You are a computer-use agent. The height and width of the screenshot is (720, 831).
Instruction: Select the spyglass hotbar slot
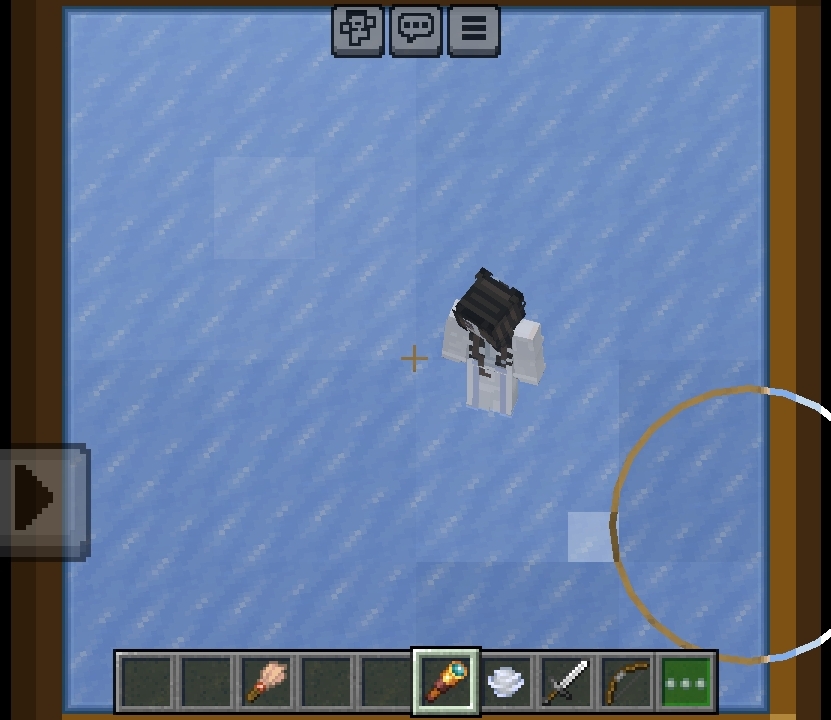pos(446,682)
